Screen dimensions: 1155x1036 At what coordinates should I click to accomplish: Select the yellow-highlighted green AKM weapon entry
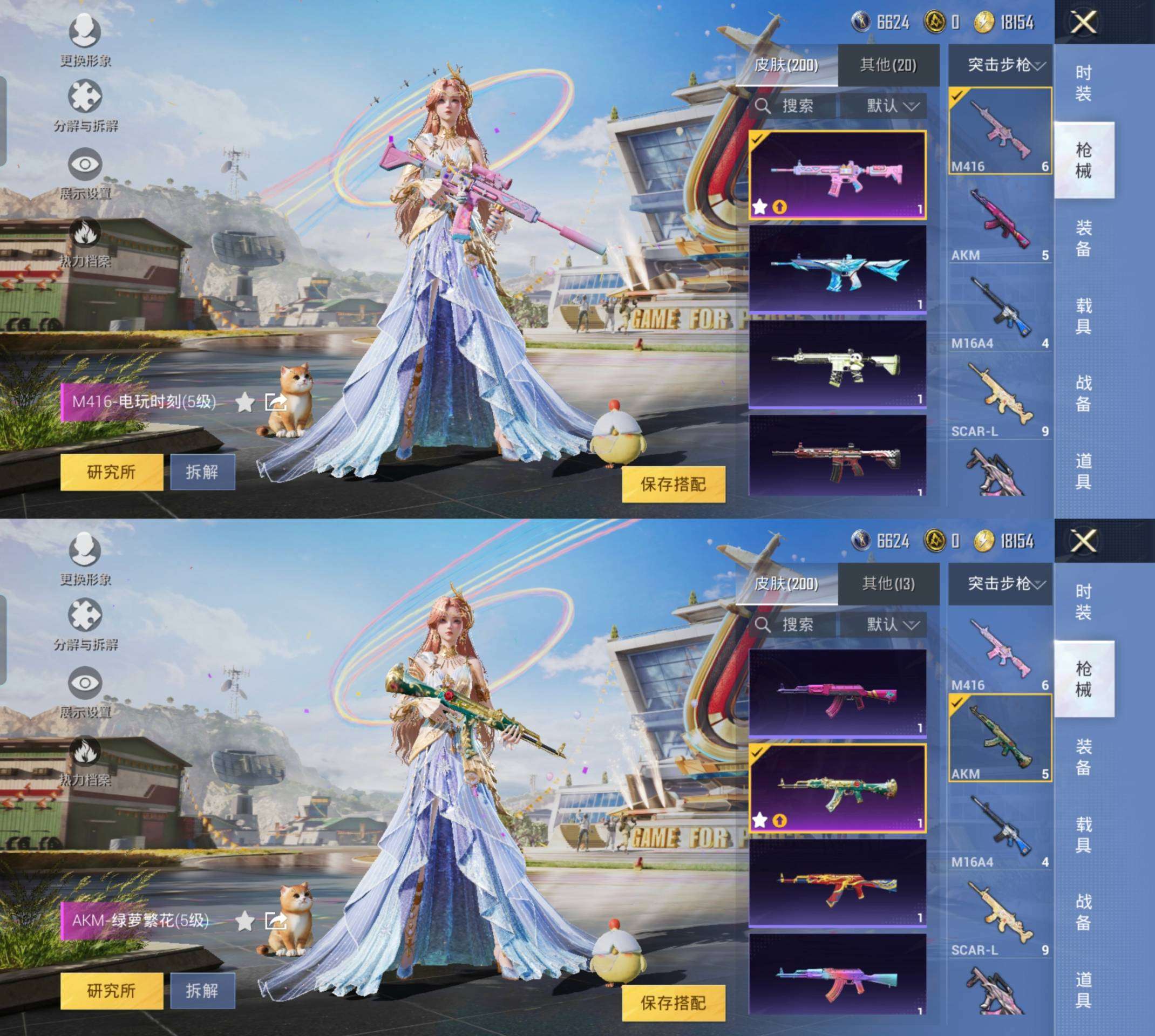click(1000, 738)
